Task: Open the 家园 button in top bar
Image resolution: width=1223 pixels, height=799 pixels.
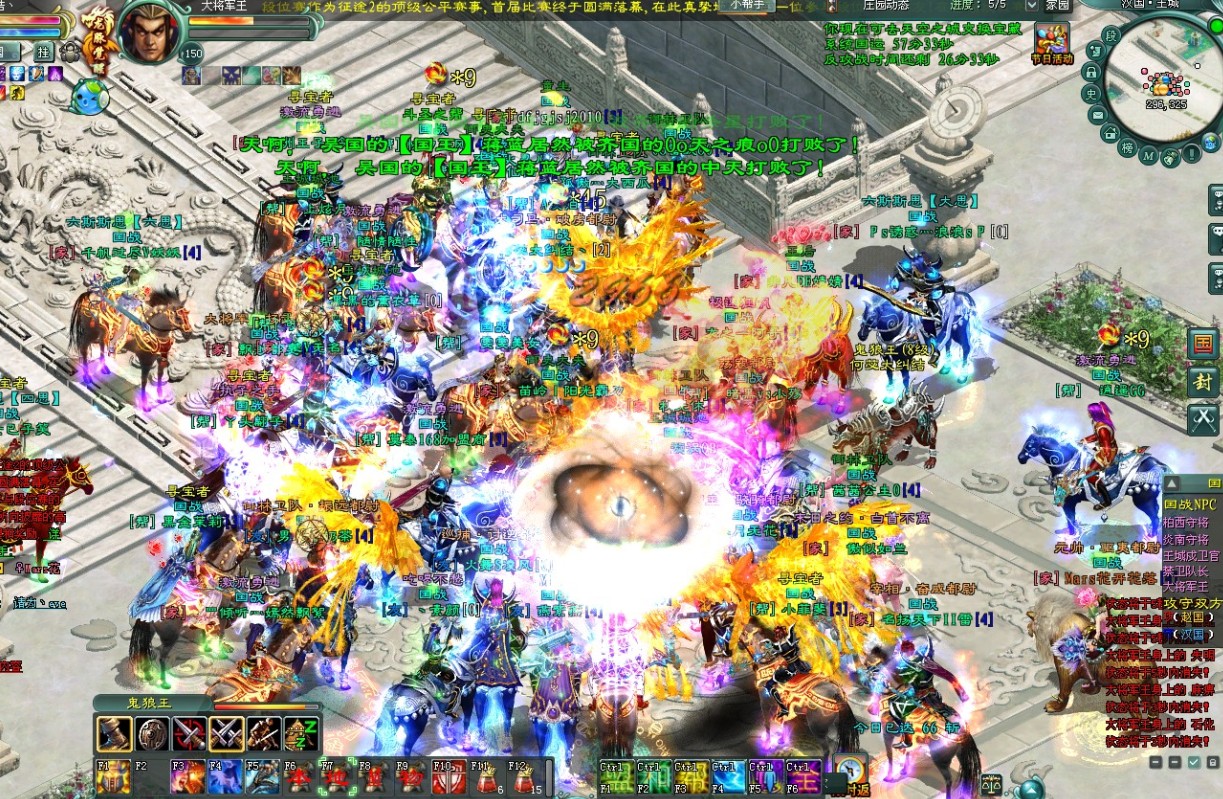Action: [x=1057, y=5]
